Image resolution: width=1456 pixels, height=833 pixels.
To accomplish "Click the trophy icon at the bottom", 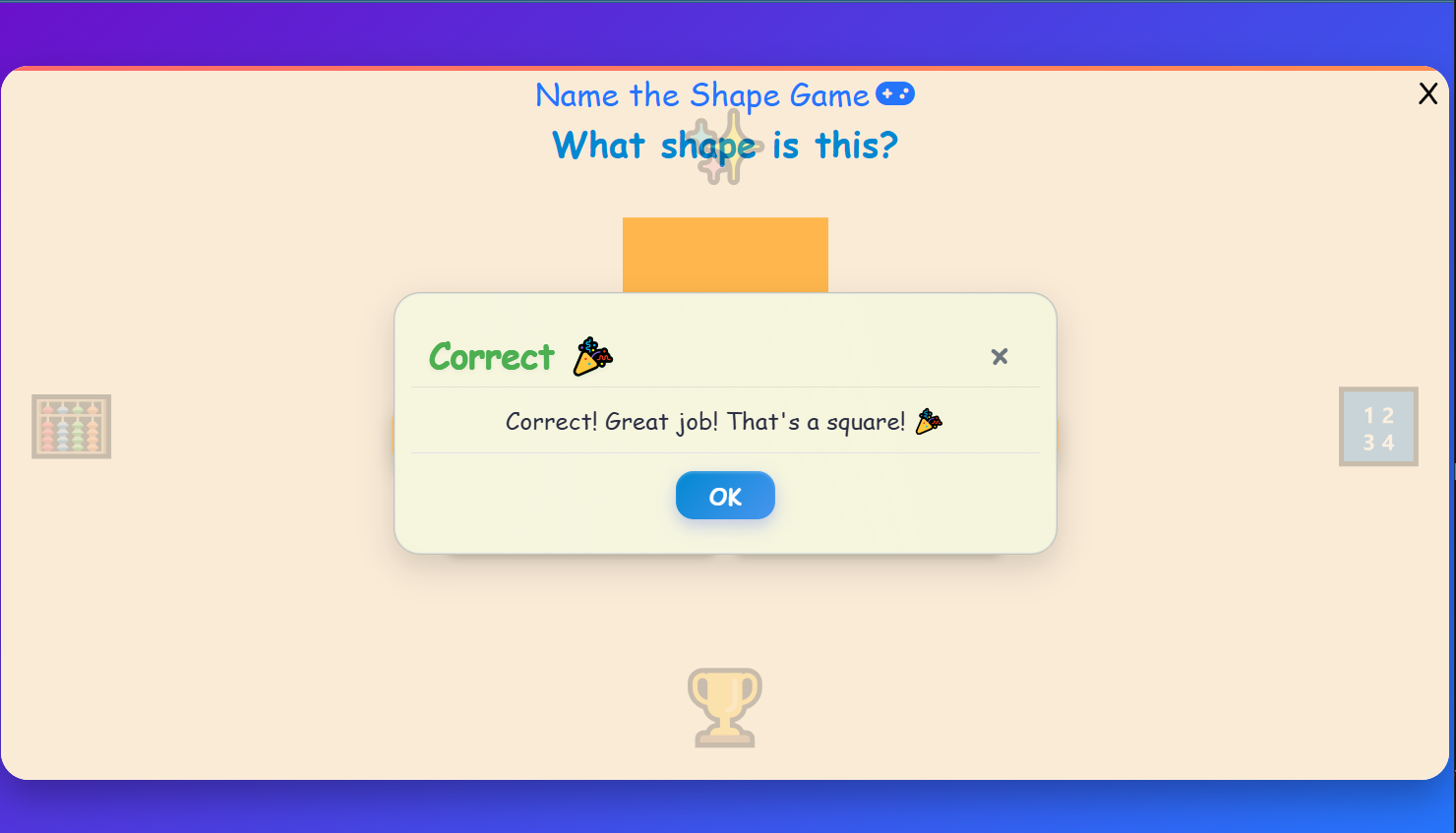I will [725, 706].
